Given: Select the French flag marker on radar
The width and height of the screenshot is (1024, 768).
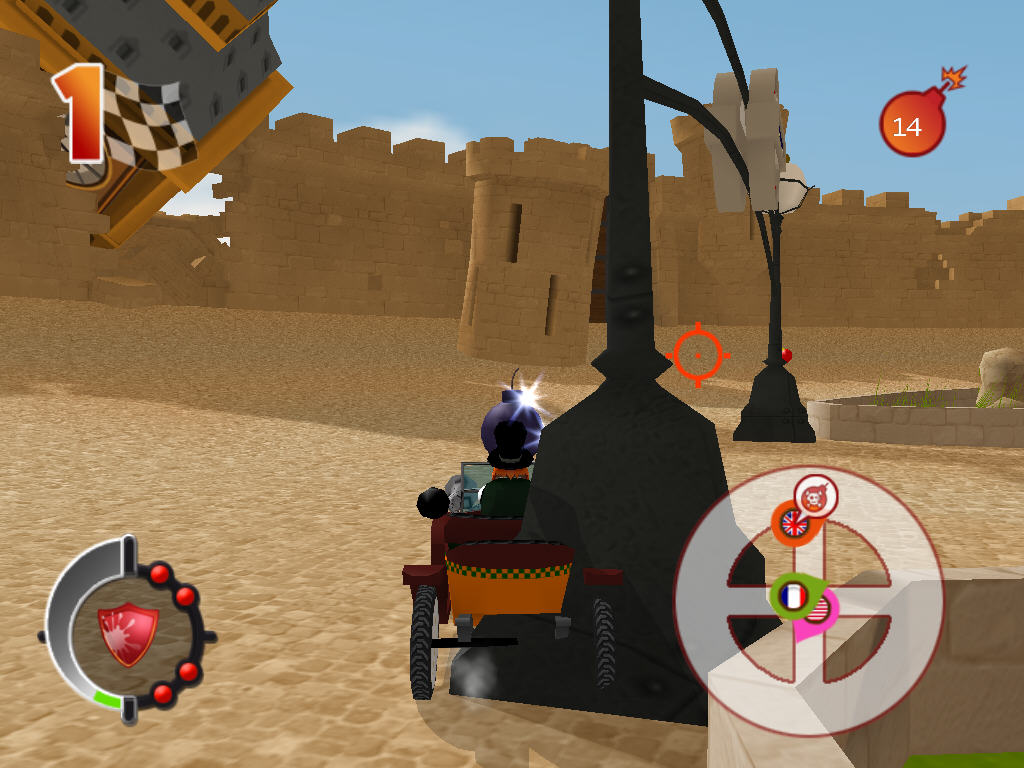Looking at the screenshot, I should pos(793,597).
